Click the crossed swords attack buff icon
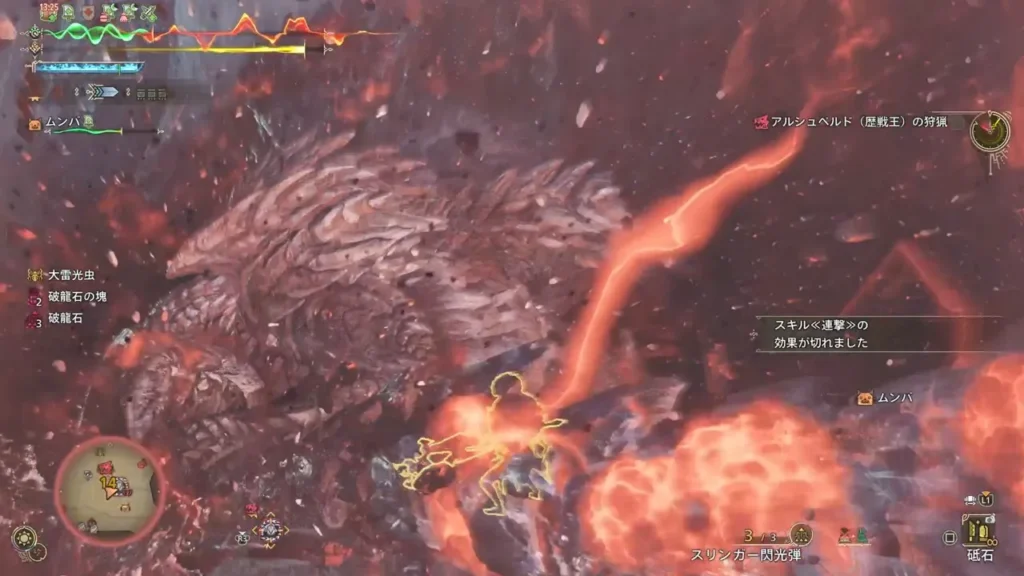 (x=148, y=13)
